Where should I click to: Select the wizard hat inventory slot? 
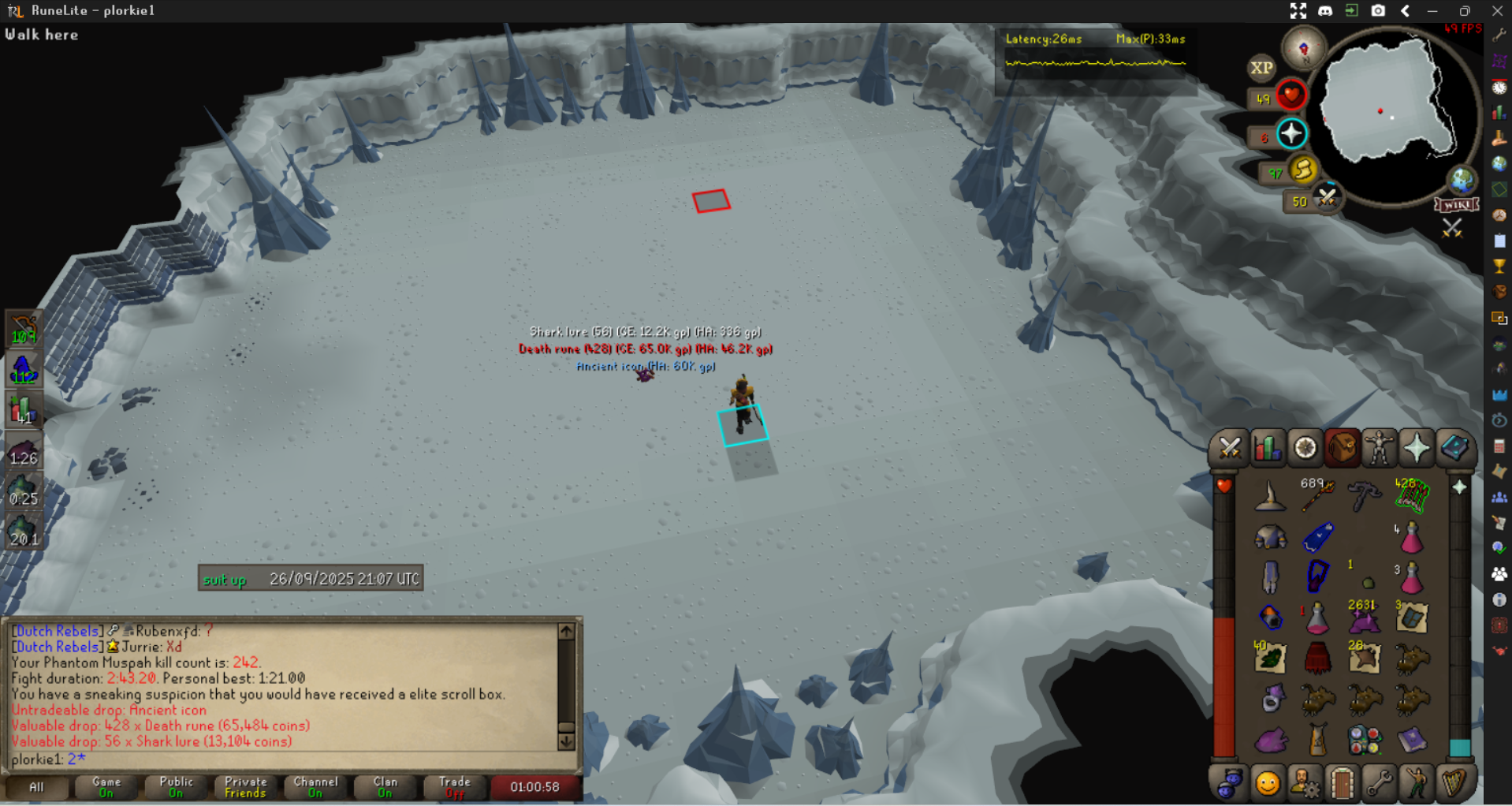click(x=1270, y=497)
